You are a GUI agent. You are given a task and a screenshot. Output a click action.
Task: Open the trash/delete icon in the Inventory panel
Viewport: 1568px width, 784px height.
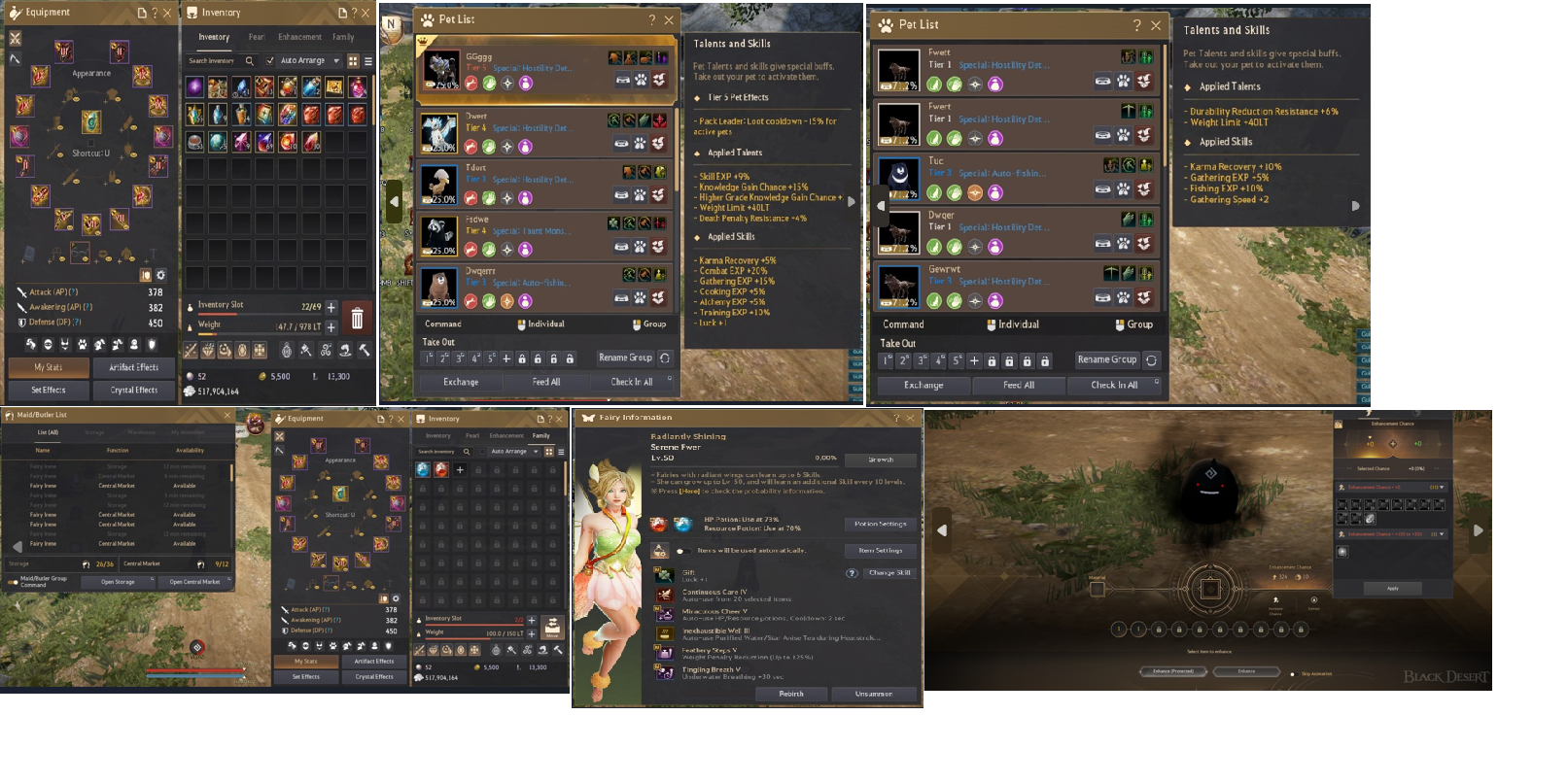359,319
